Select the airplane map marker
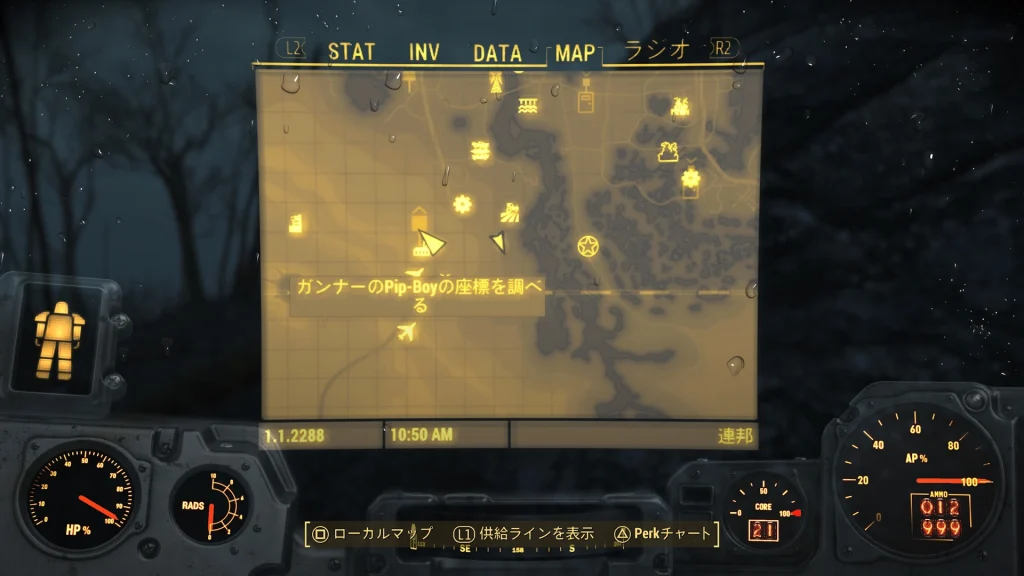1024x576 pixels. 406,332
